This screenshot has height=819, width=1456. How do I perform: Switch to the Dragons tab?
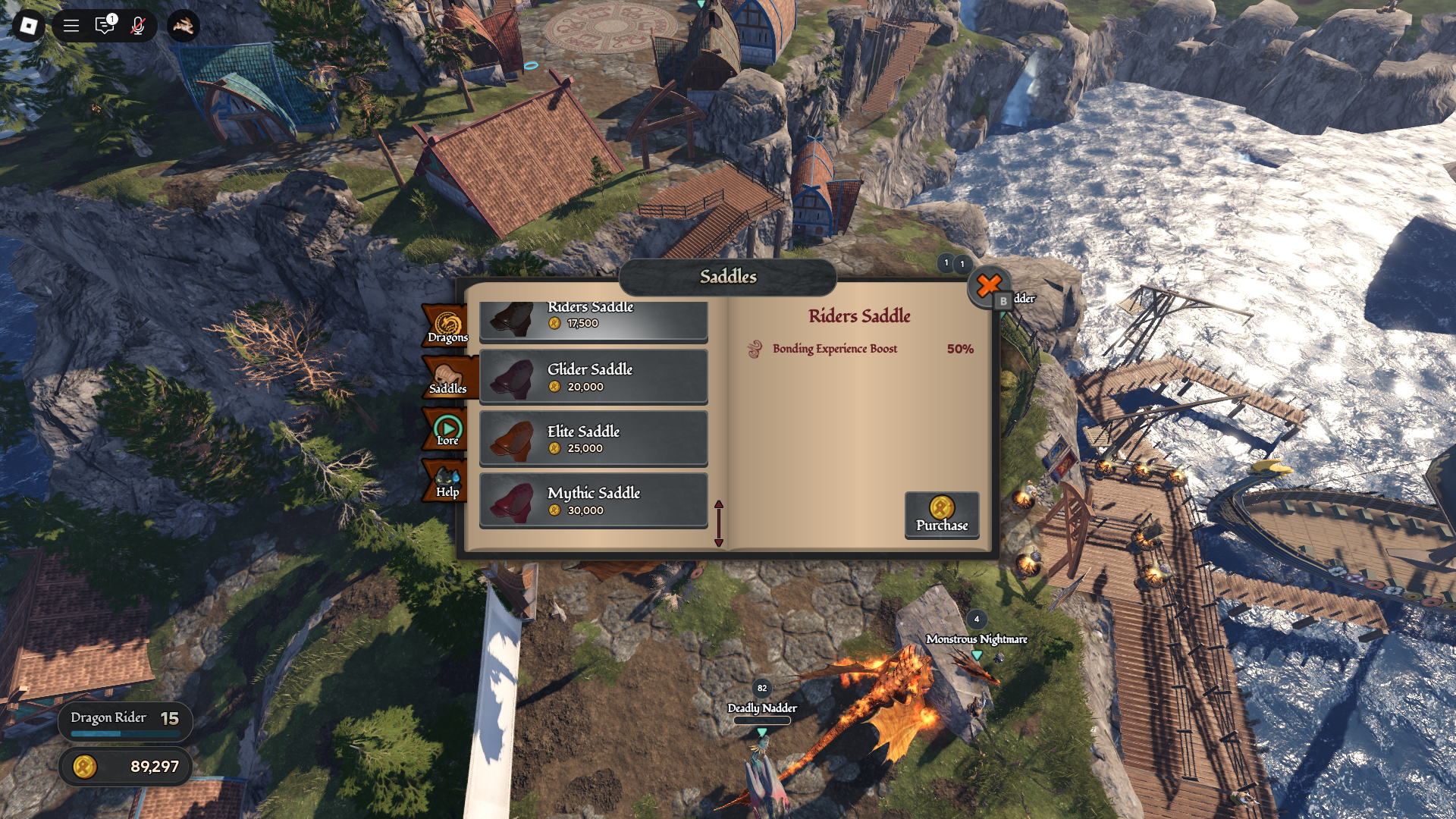coord(447,328)
